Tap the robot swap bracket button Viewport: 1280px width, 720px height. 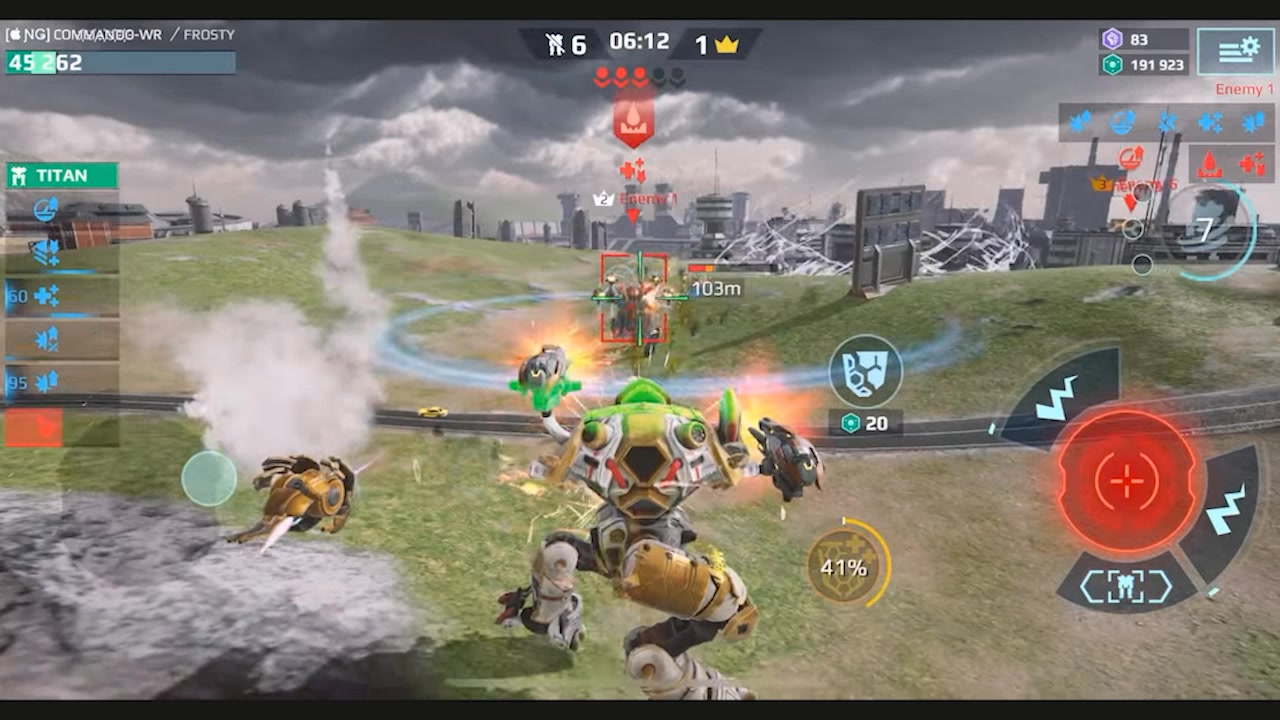tap(1126, 586)
